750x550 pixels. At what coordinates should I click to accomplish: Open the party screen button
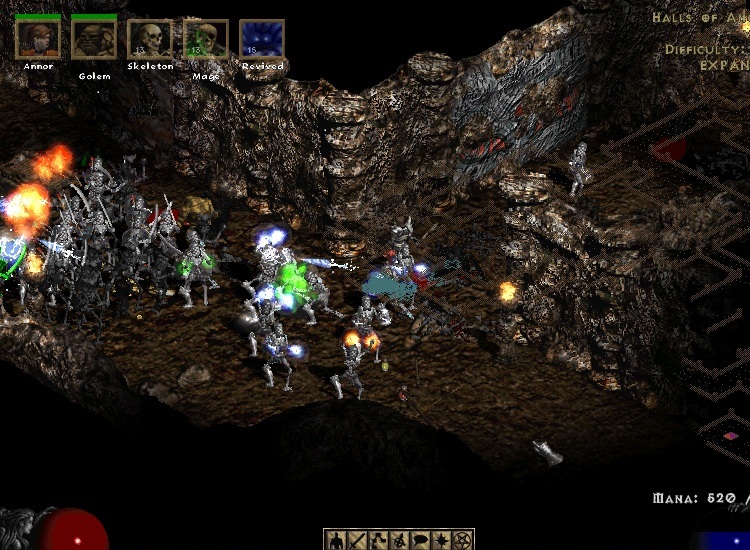[399, 540]
